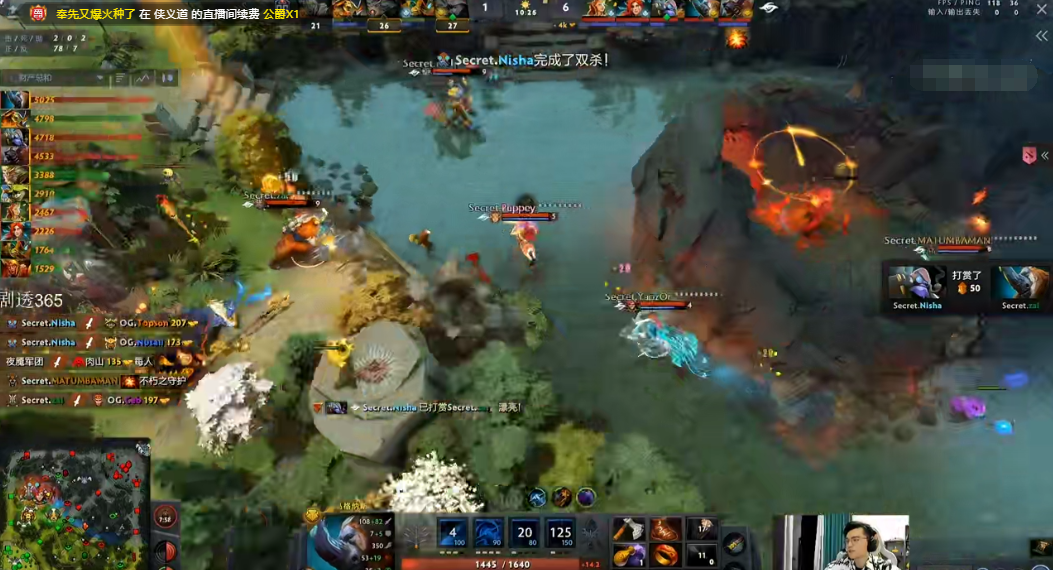This screenshot has width=1053, height=570.
Task: Expand the side panel beside the red icon
Action: coord(1045,156)
